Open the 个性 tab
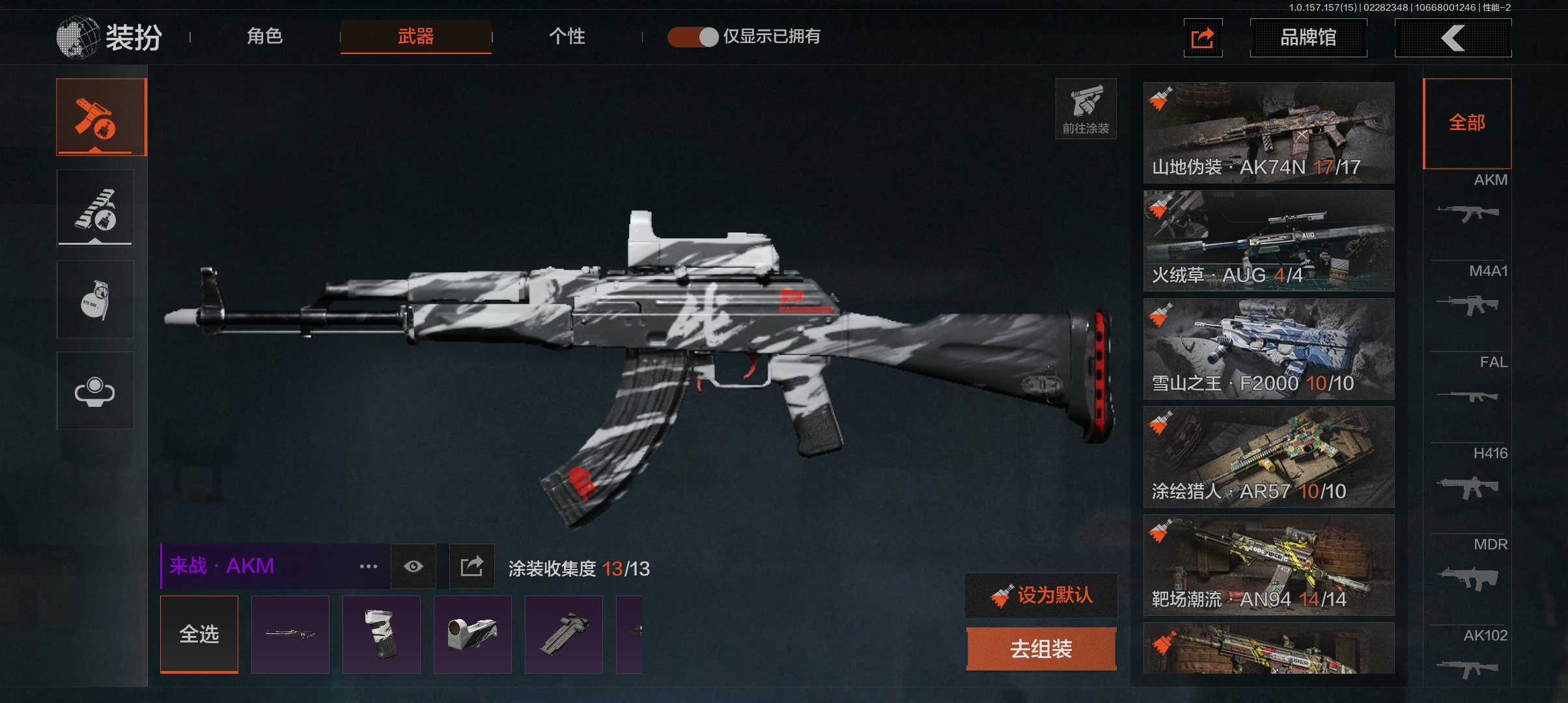The height and width of the screenshot is (703, 1568). point(567,36)
